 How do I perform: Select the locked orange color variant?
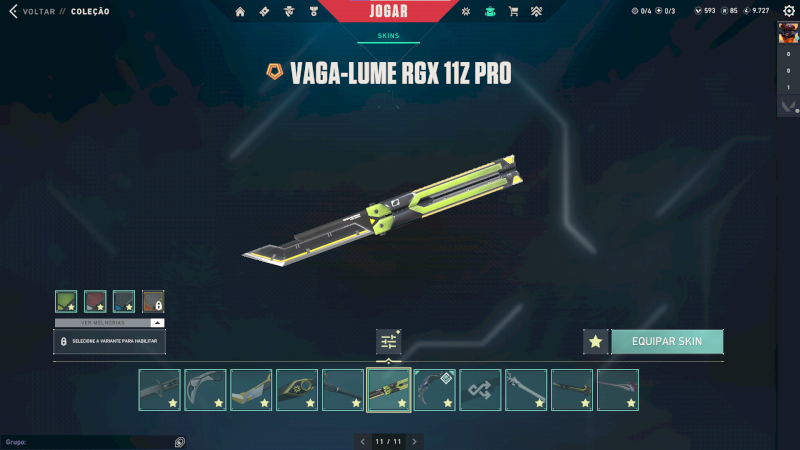click(x=153, y=301)
